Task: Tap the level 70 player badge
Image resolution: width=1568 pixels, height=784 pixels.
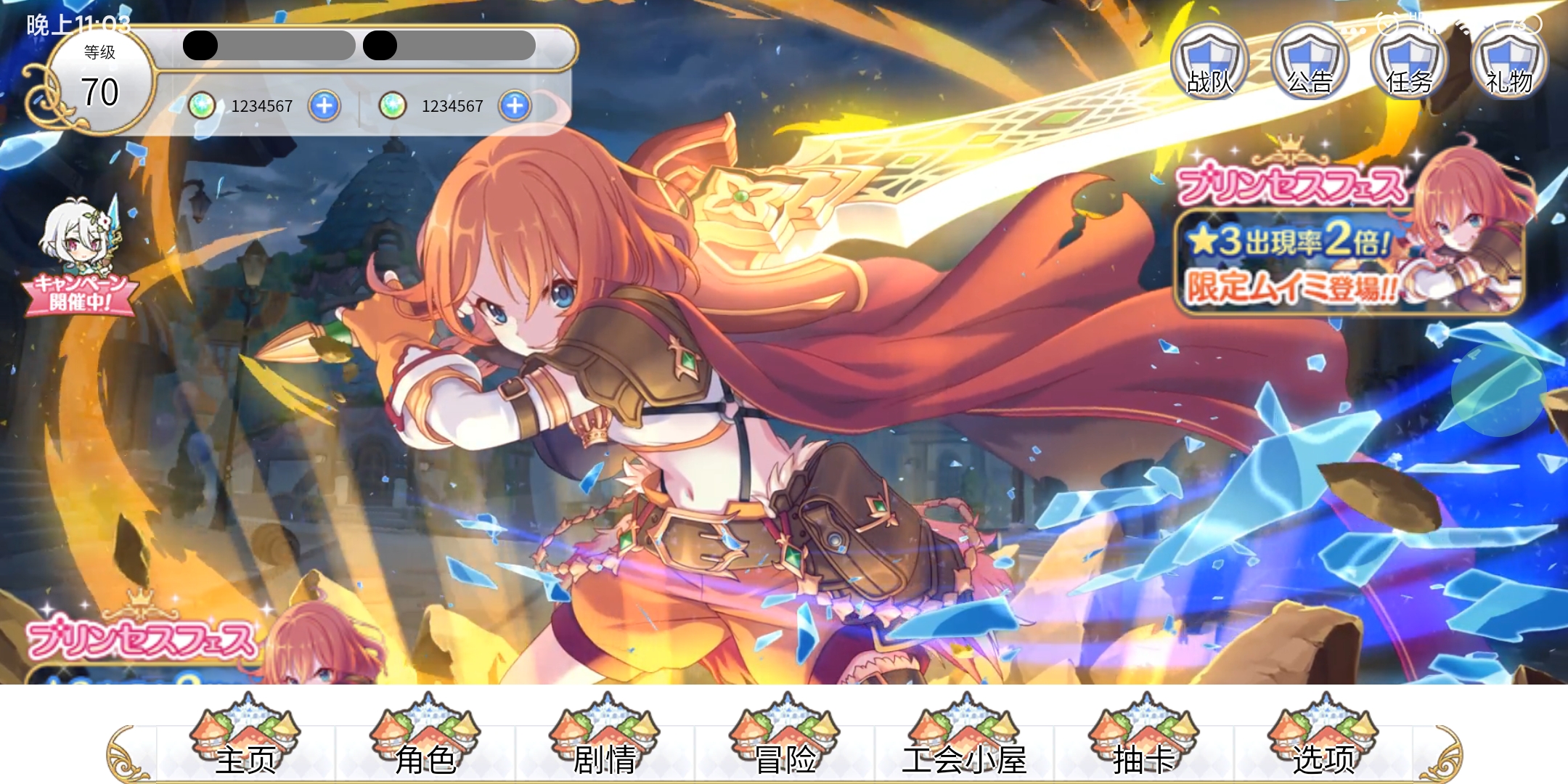Action: 99,81
